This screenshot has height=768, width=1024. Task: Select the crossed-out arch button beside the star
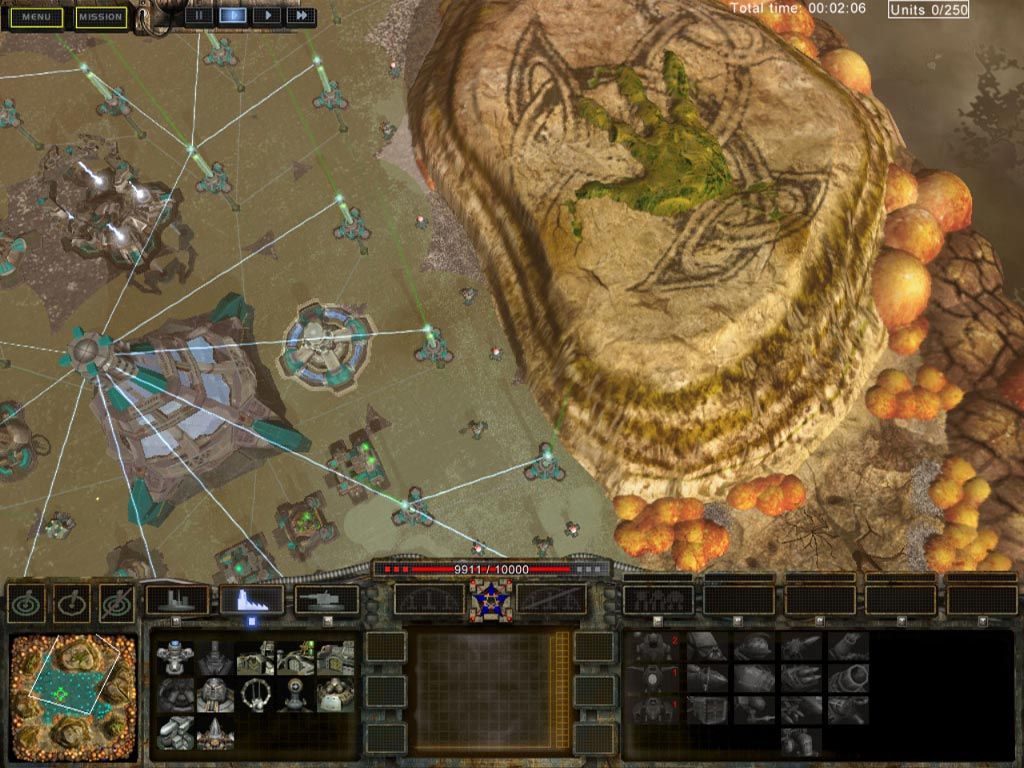(x=550, y=600)
